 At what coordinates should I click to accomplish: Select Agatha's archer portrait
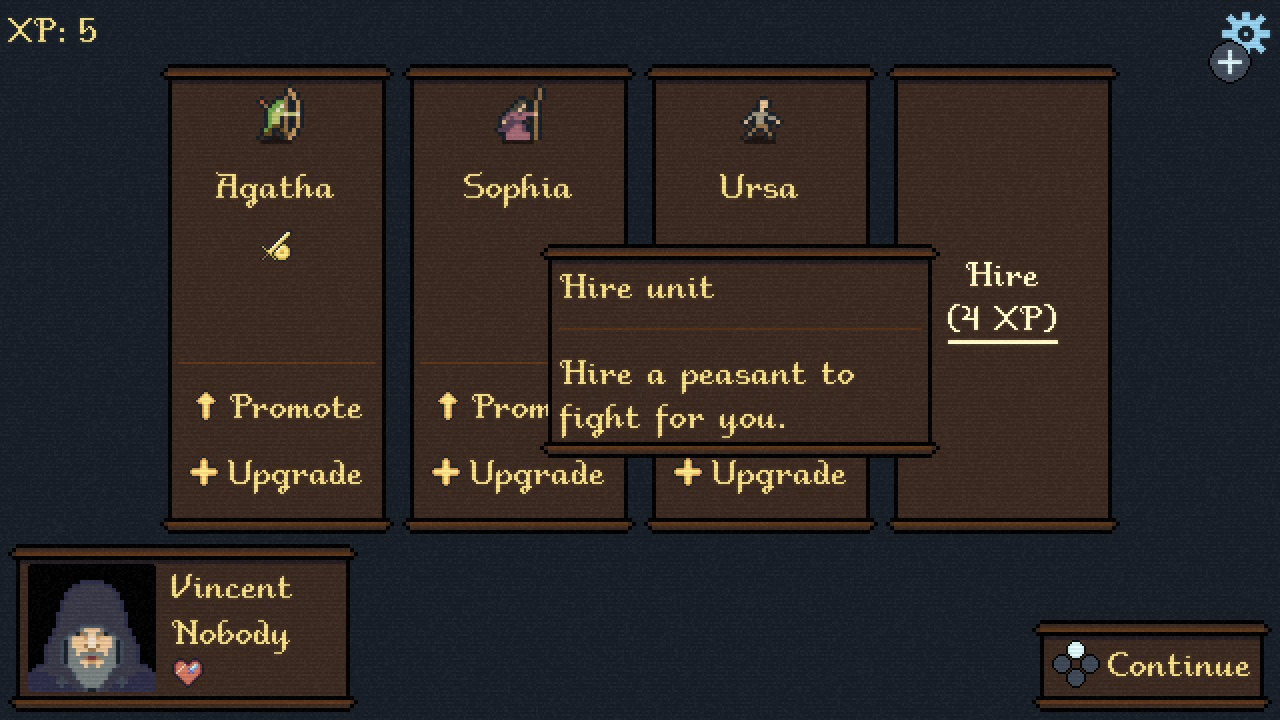[278, 115]
